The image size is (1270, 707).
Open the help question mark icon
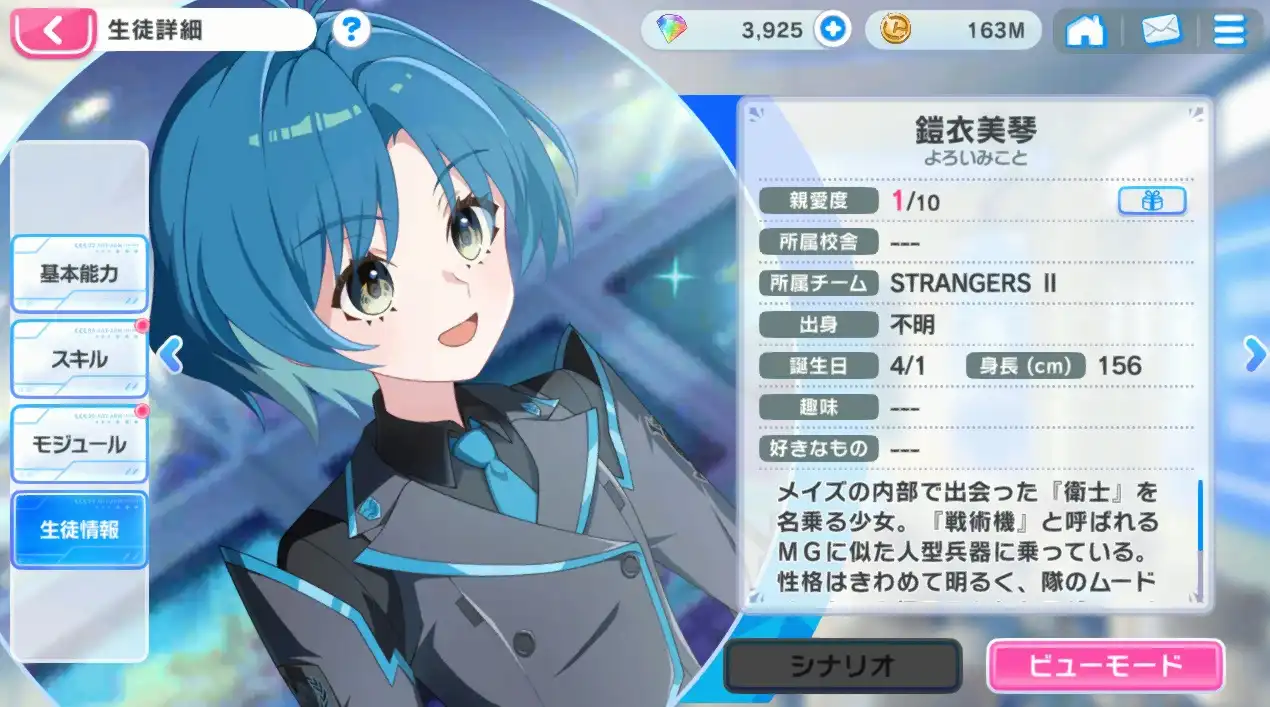349,31
